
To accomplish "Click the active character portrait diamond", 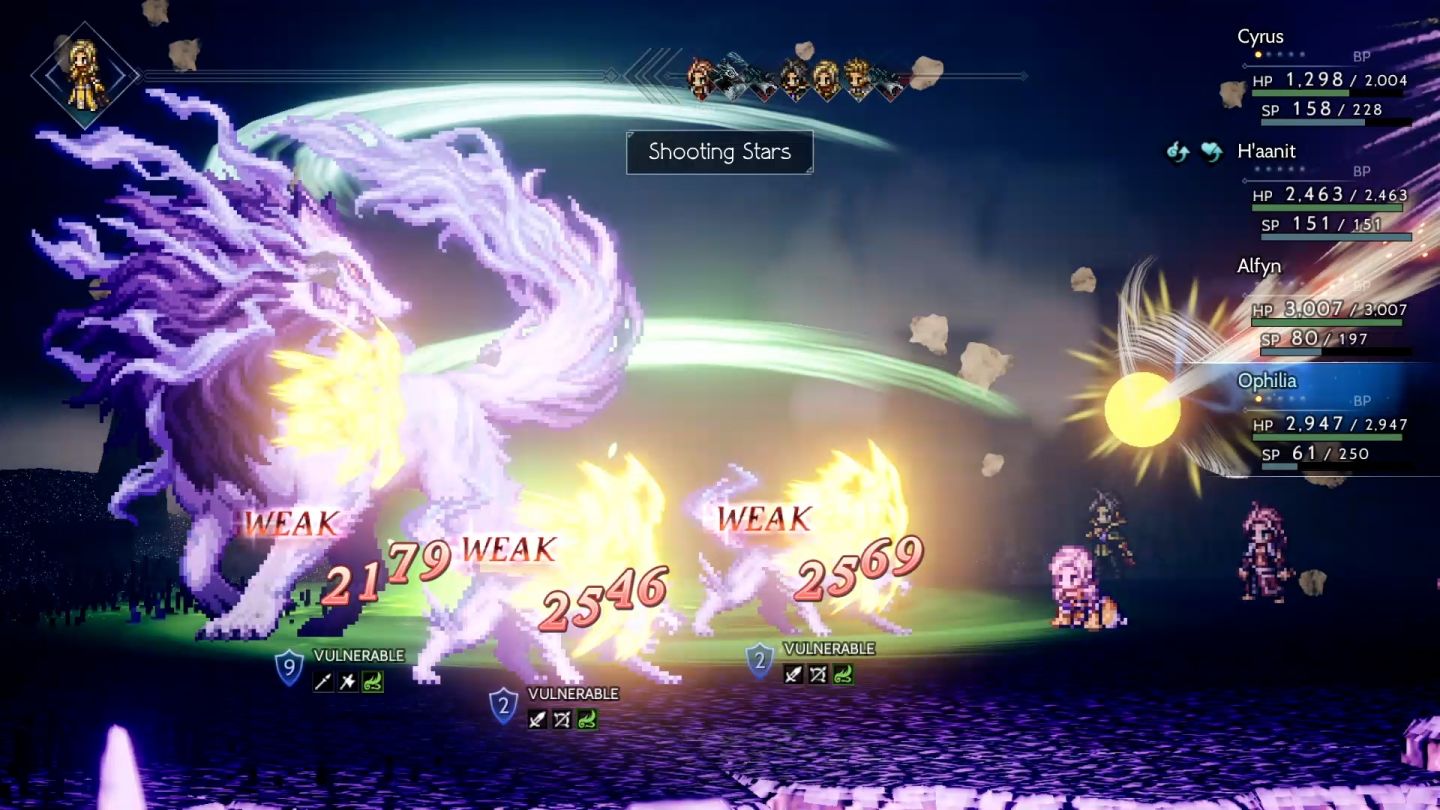I will pyautogui.click(x=84, y=75).
